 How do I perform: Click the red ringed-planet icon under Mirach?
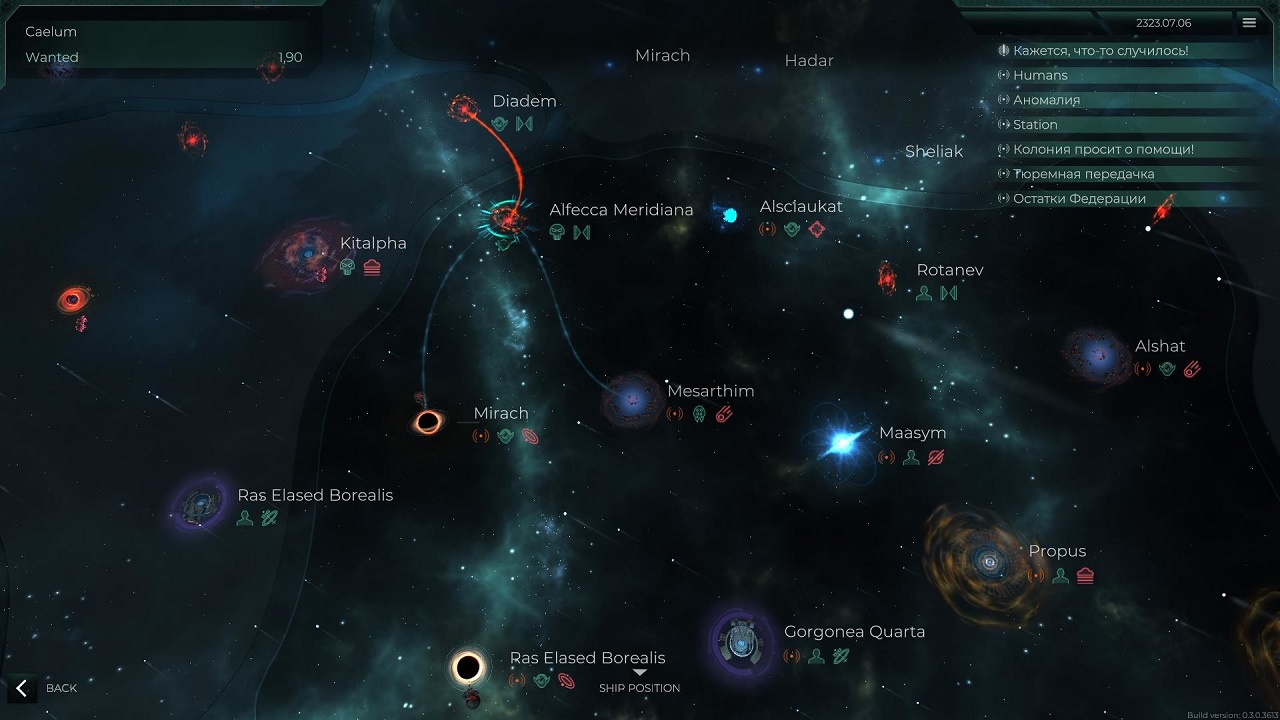point(528,436)
